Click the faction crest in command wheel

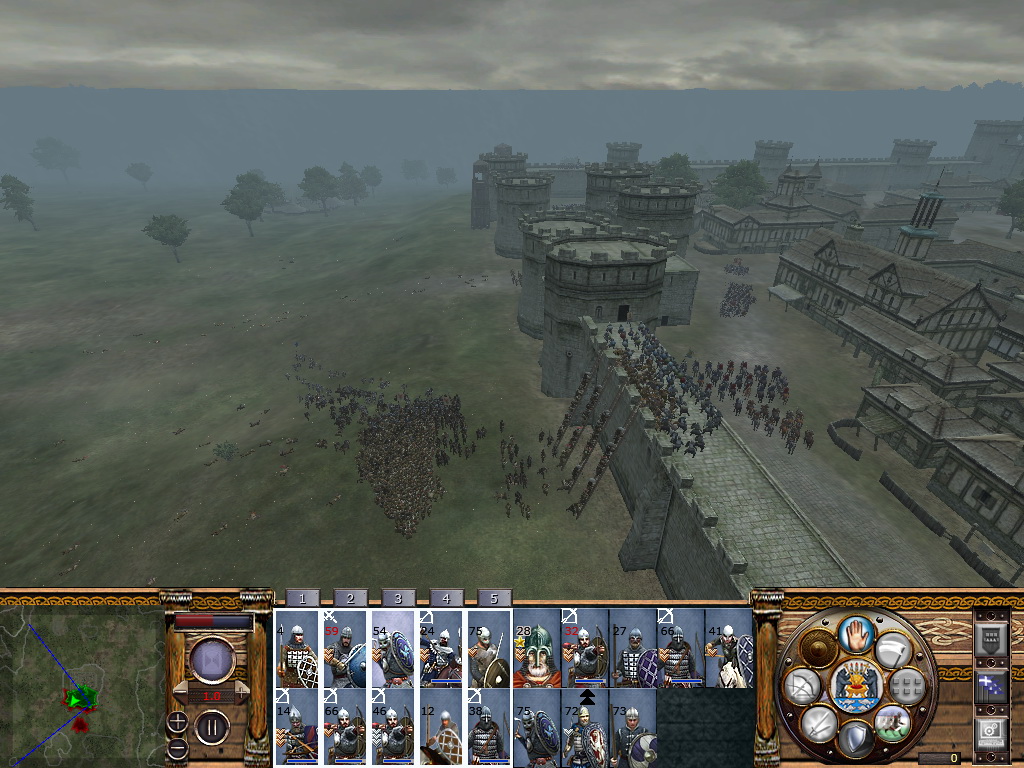click(x=855, y=686)
